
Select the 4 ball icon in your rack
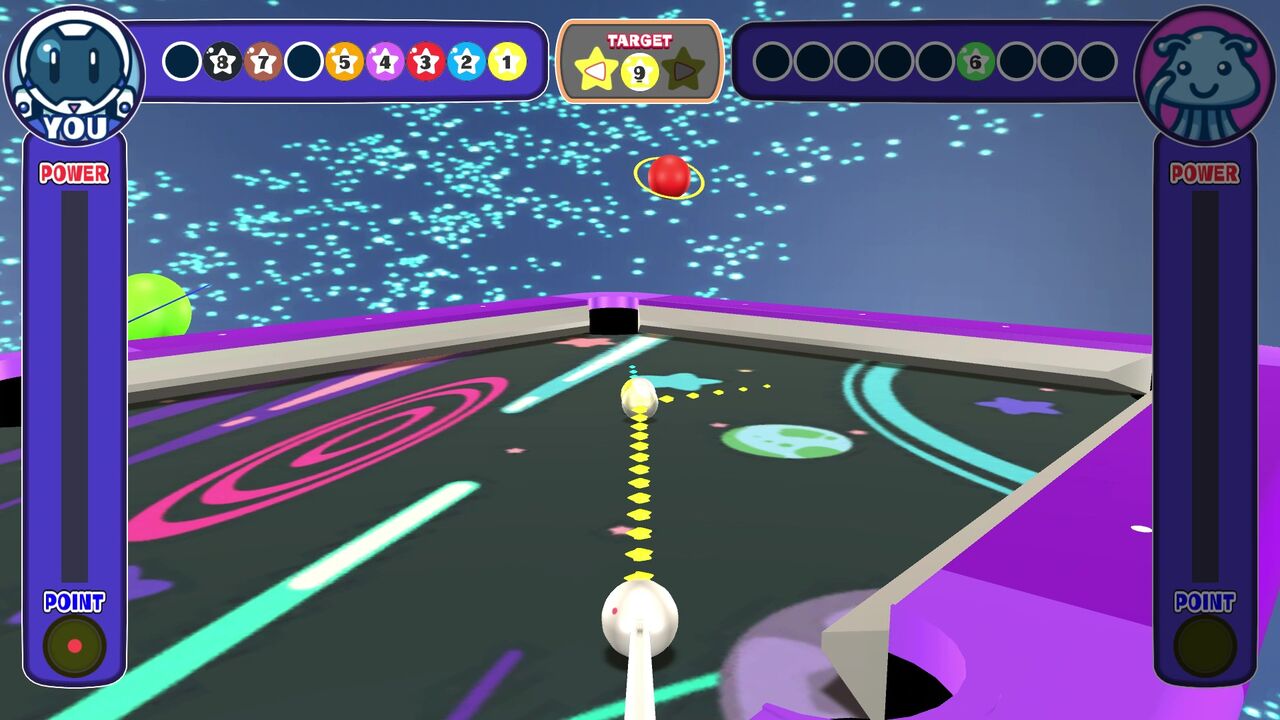point(385,61)
